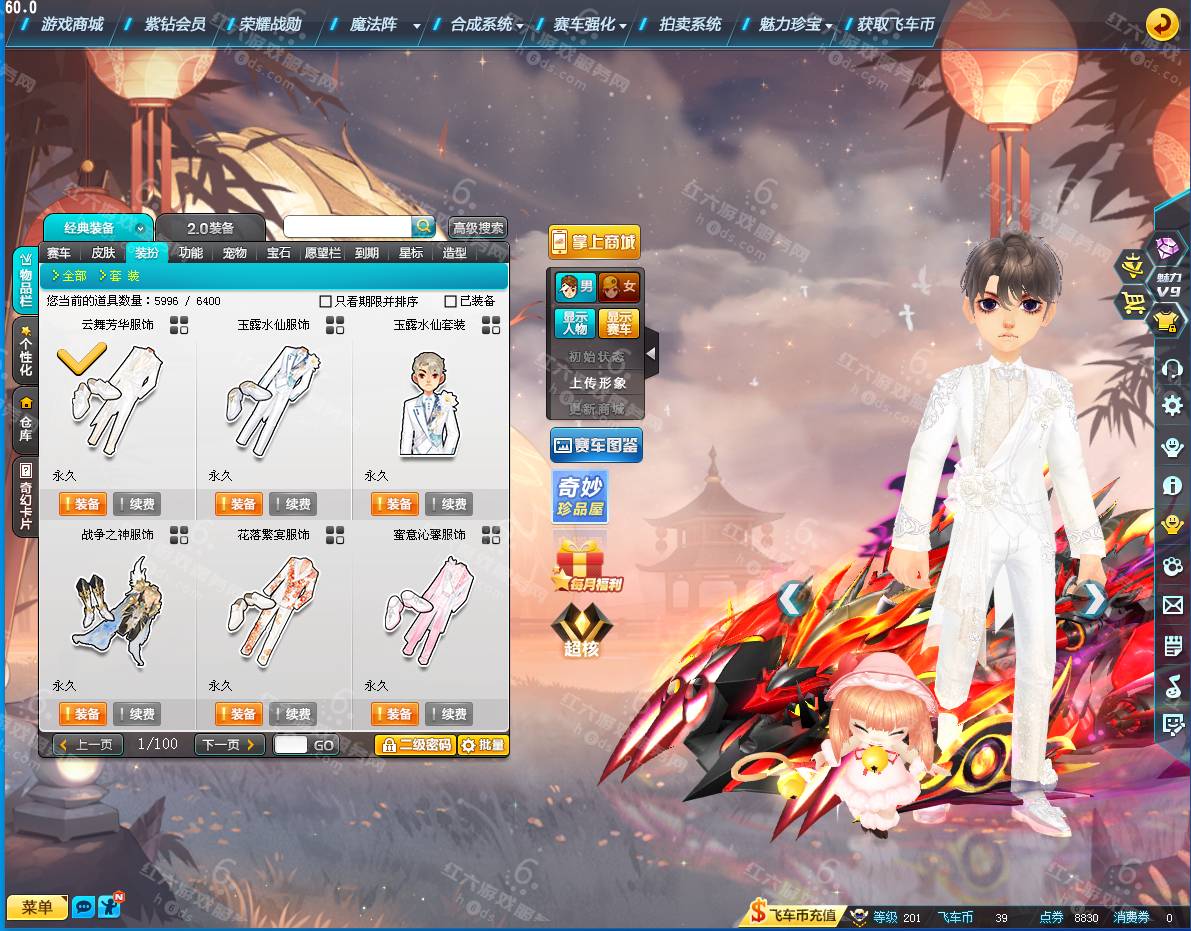Click the 飞车币充值 recharge button
Viewport: 1191px width, 931px height.
(795, 916)
